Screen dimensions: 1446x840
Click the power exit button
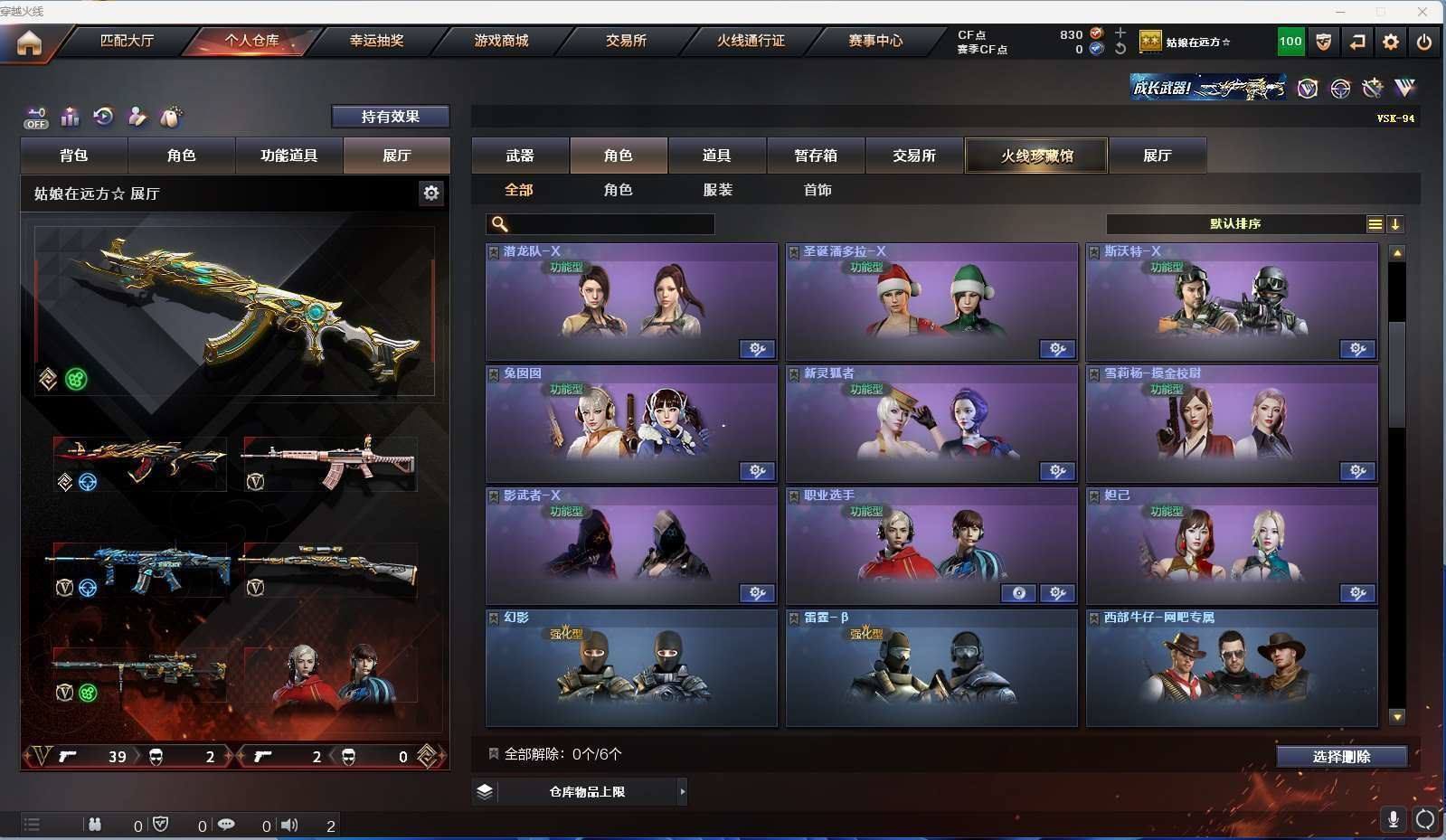click(1423, 42)
